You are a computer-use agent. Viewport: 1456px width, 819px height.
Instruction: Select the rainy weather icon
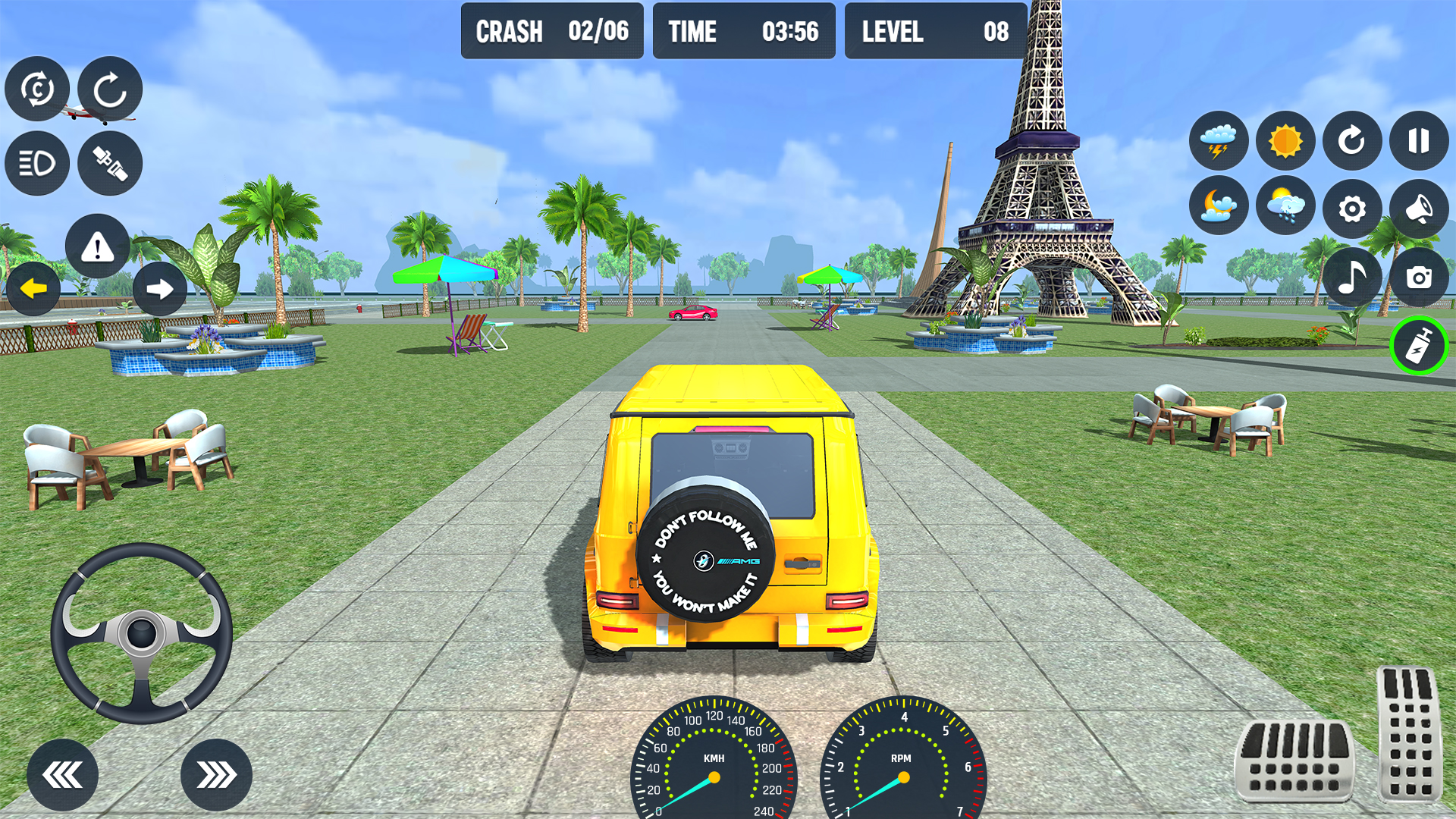[1285, 207]
